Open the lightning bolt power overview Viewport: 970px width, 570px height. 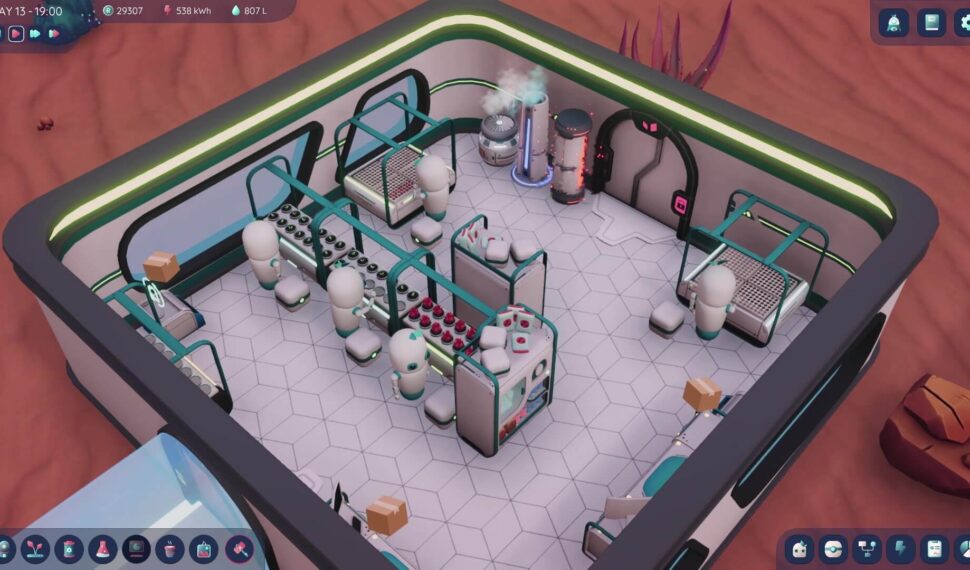pyautogui.click(x=901, y=549)
